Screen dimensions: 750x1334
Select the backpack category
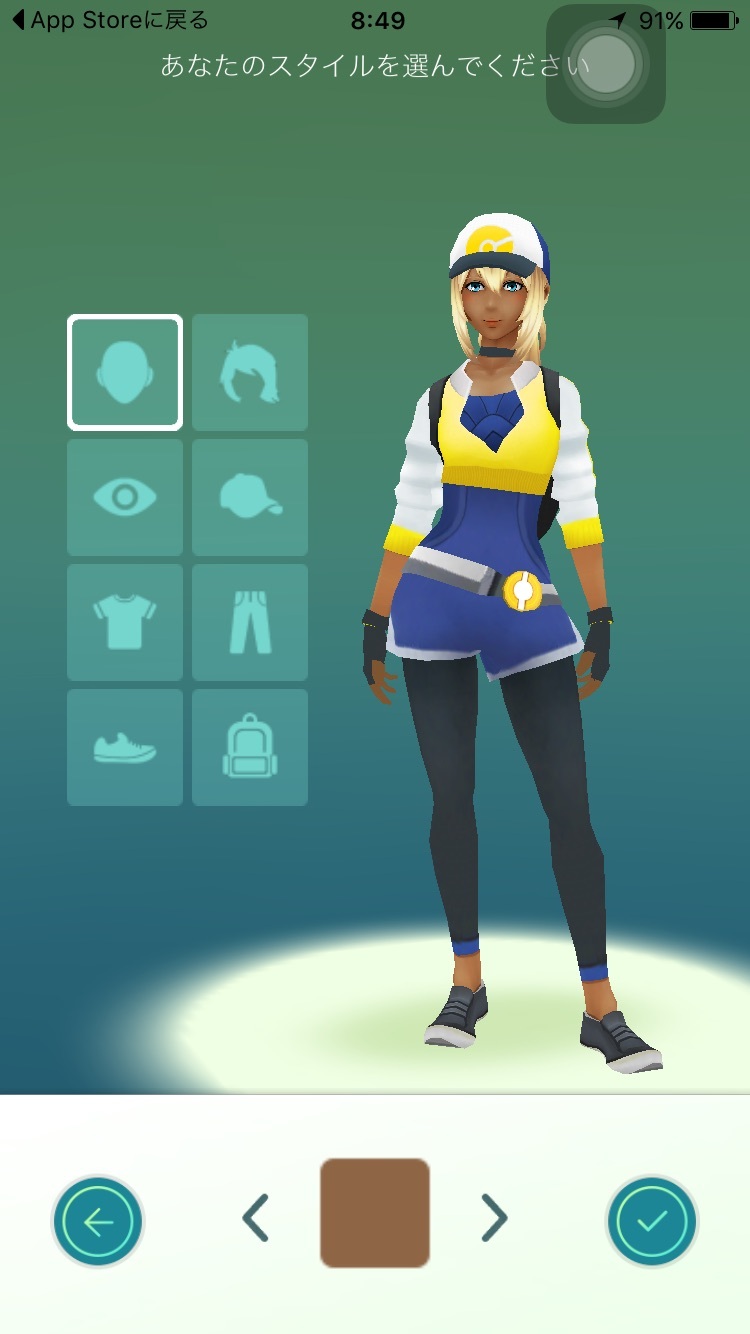coord(250,747)
